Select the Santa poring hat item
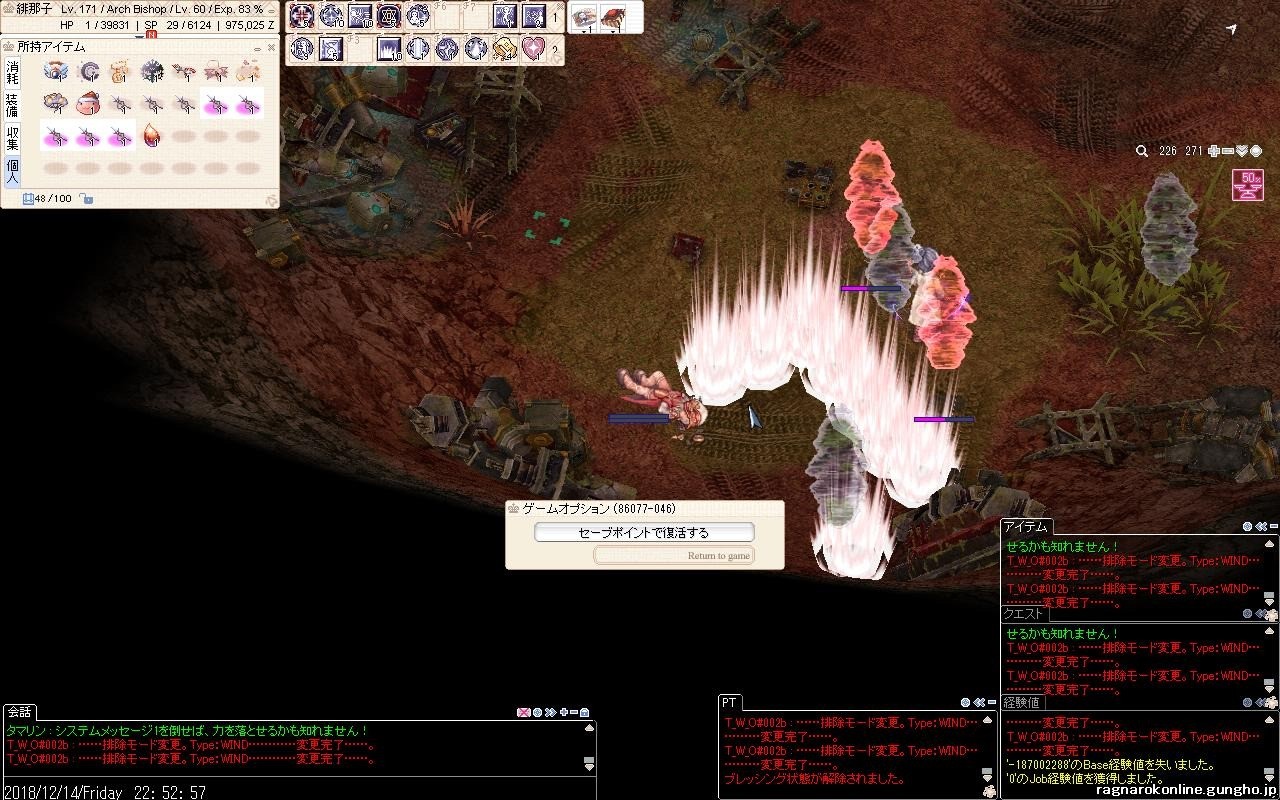Image resolution: width=1280 pixels, height=800 pixels. coord(88,103)
